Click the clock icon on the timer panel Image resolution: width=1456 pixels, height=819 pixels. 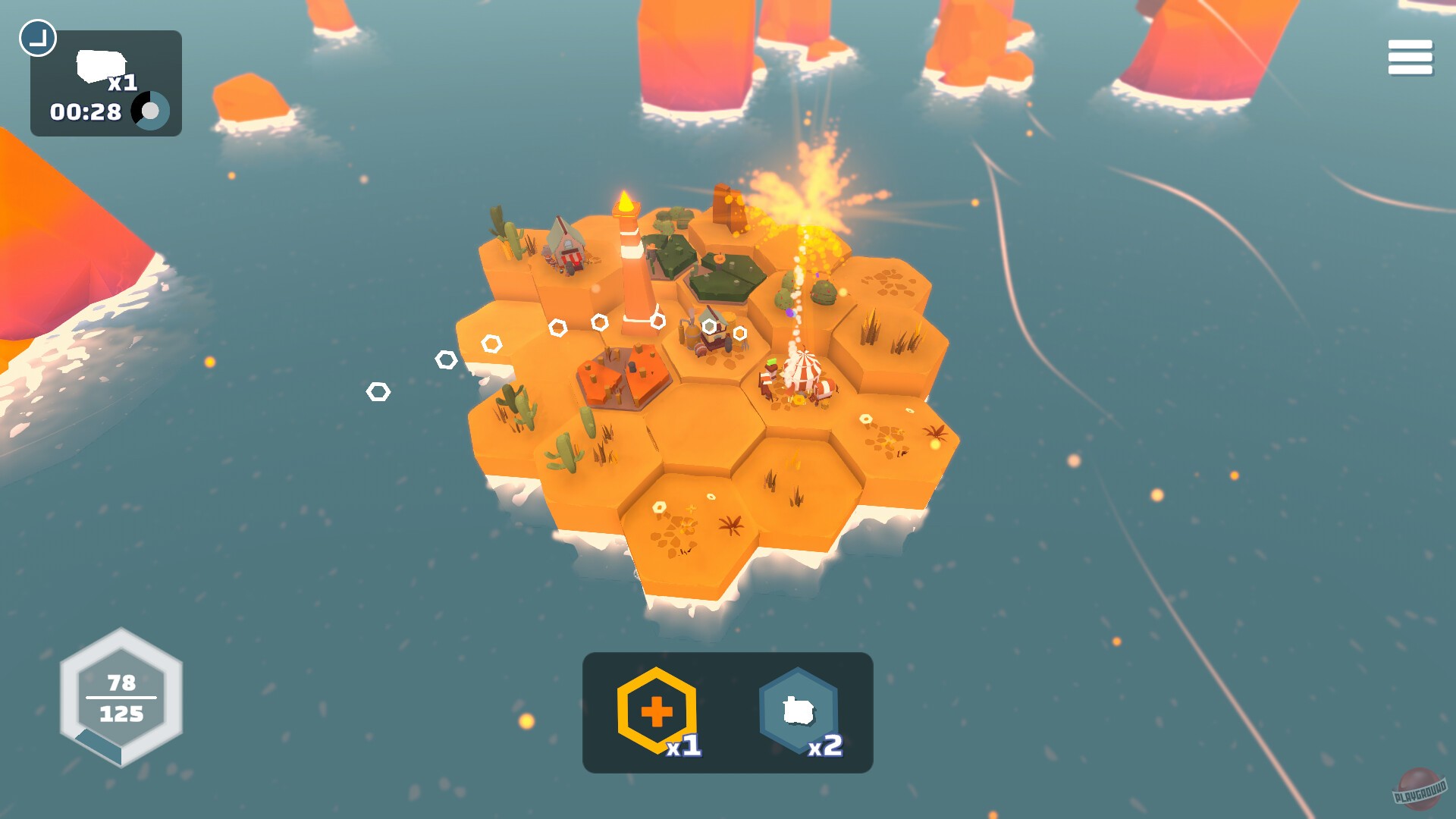37,37
